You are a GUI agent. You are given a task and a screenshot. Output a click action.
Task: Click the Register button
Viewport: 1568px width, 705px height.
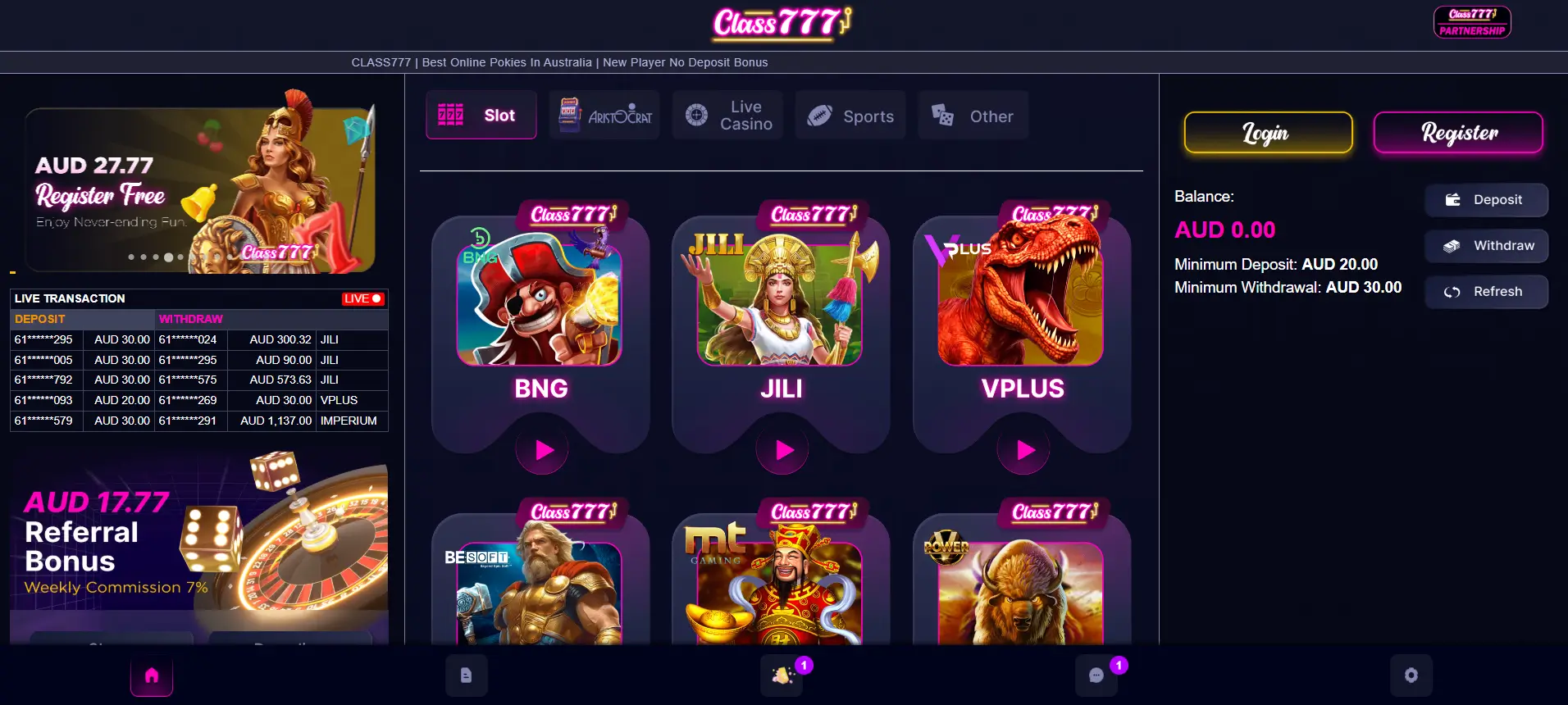point(1459,133)
